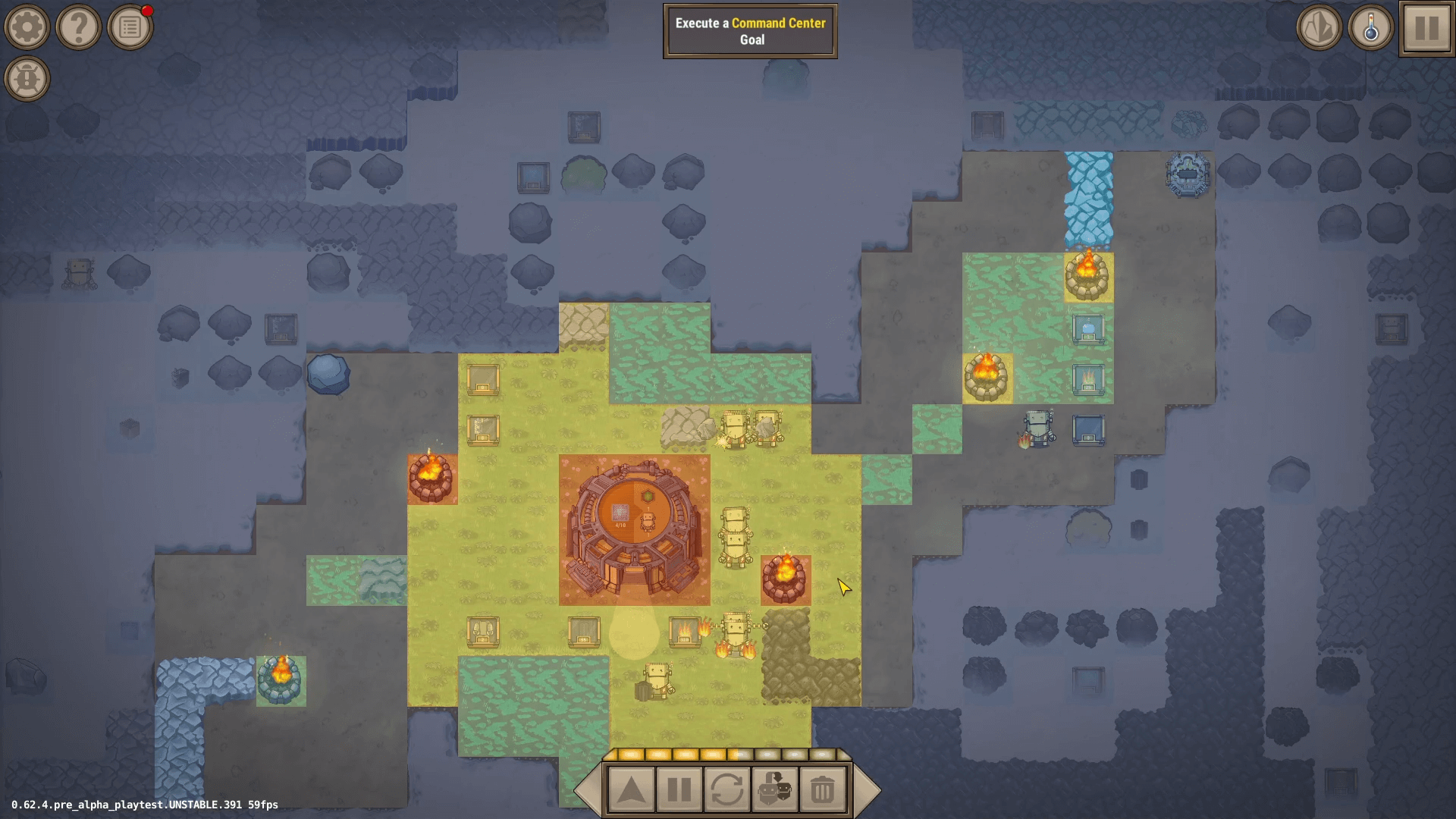Open the temperature thermometer overlay
Screen dimensions: 1456x819
[1371, 27]
